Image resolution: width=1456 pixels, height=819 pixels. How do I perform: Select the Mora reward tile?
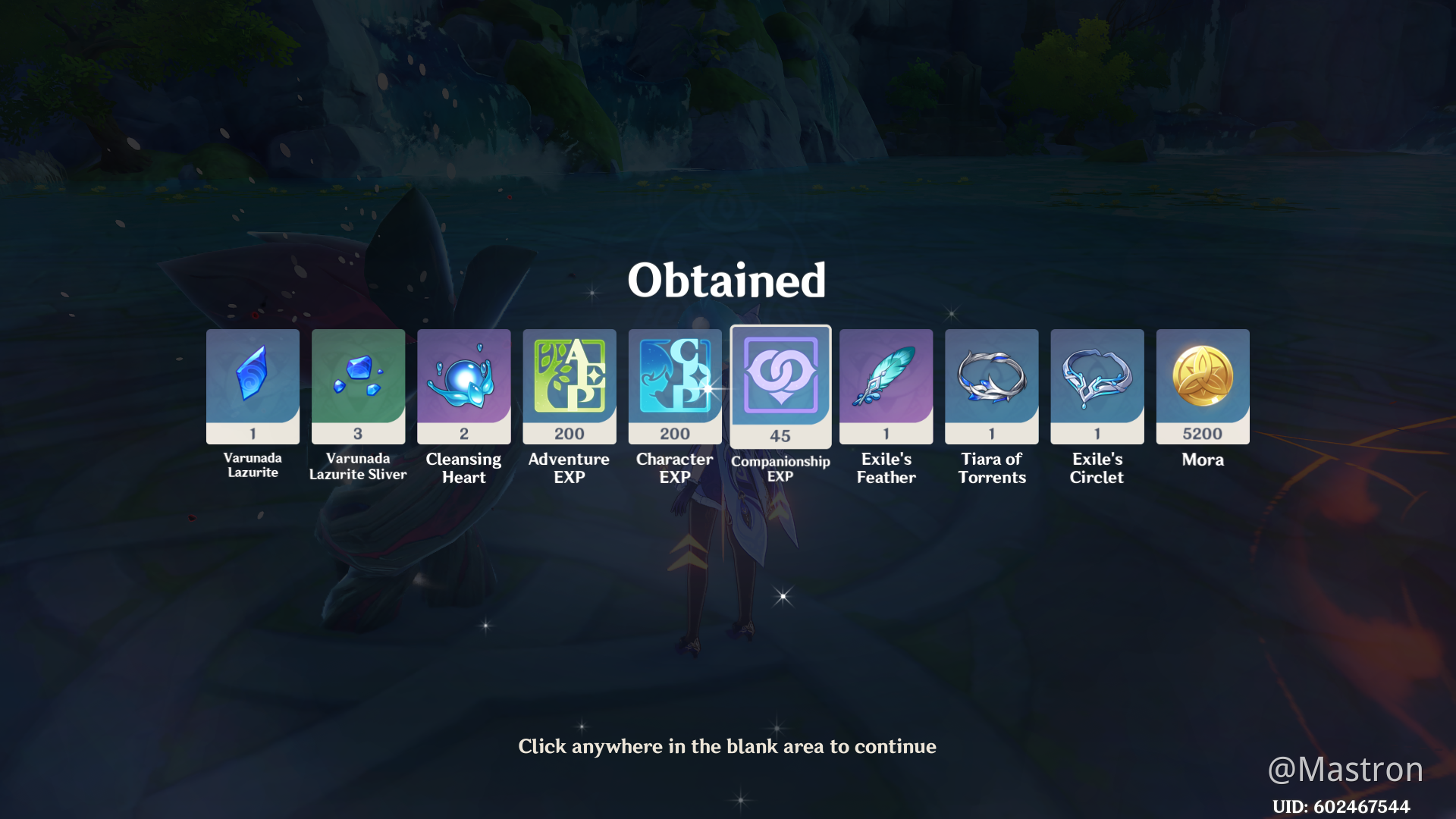(1202, 385)
